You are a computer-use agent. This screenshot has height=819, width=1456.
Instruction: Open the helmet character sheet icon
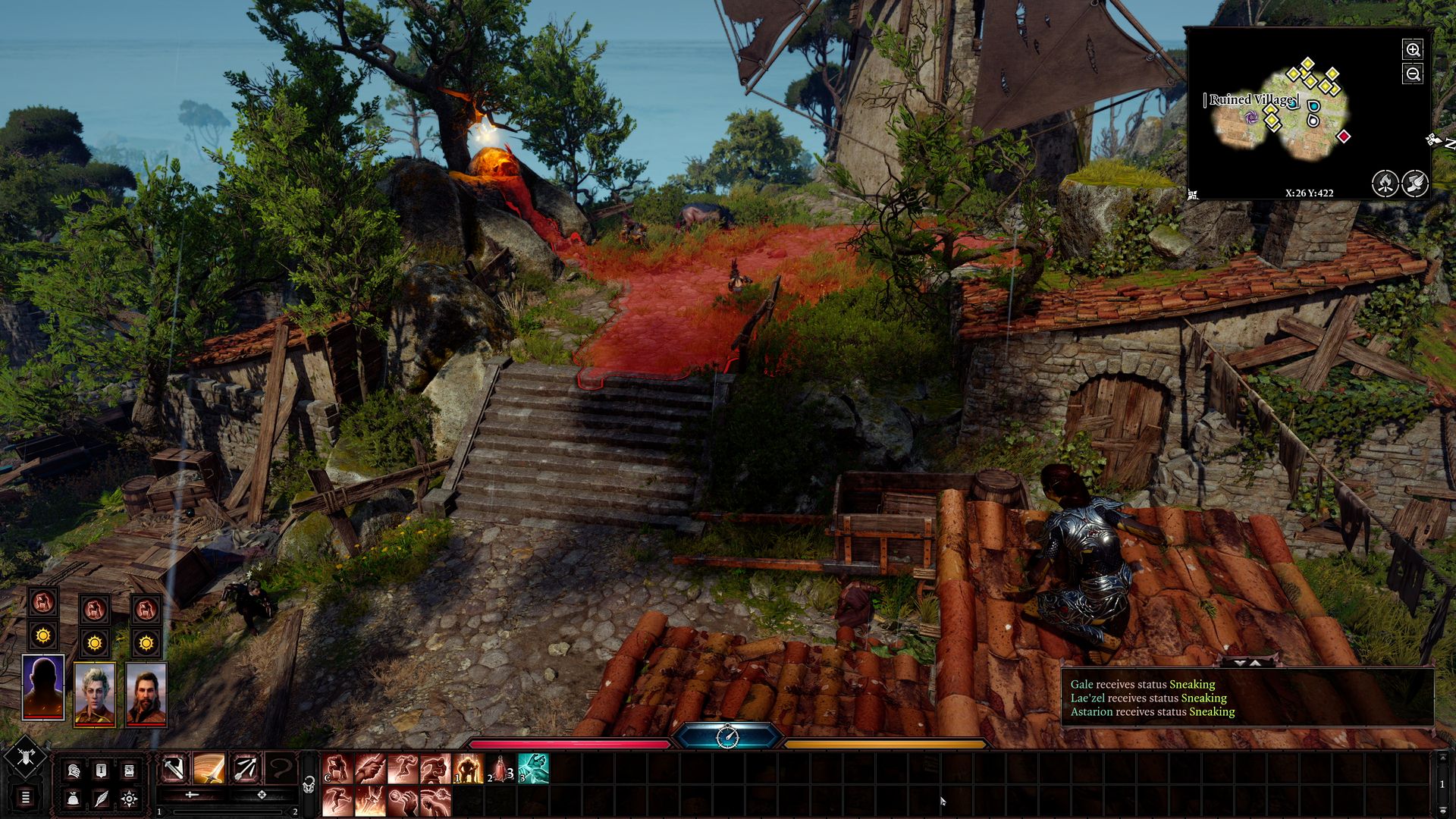[x=74, y=771]
